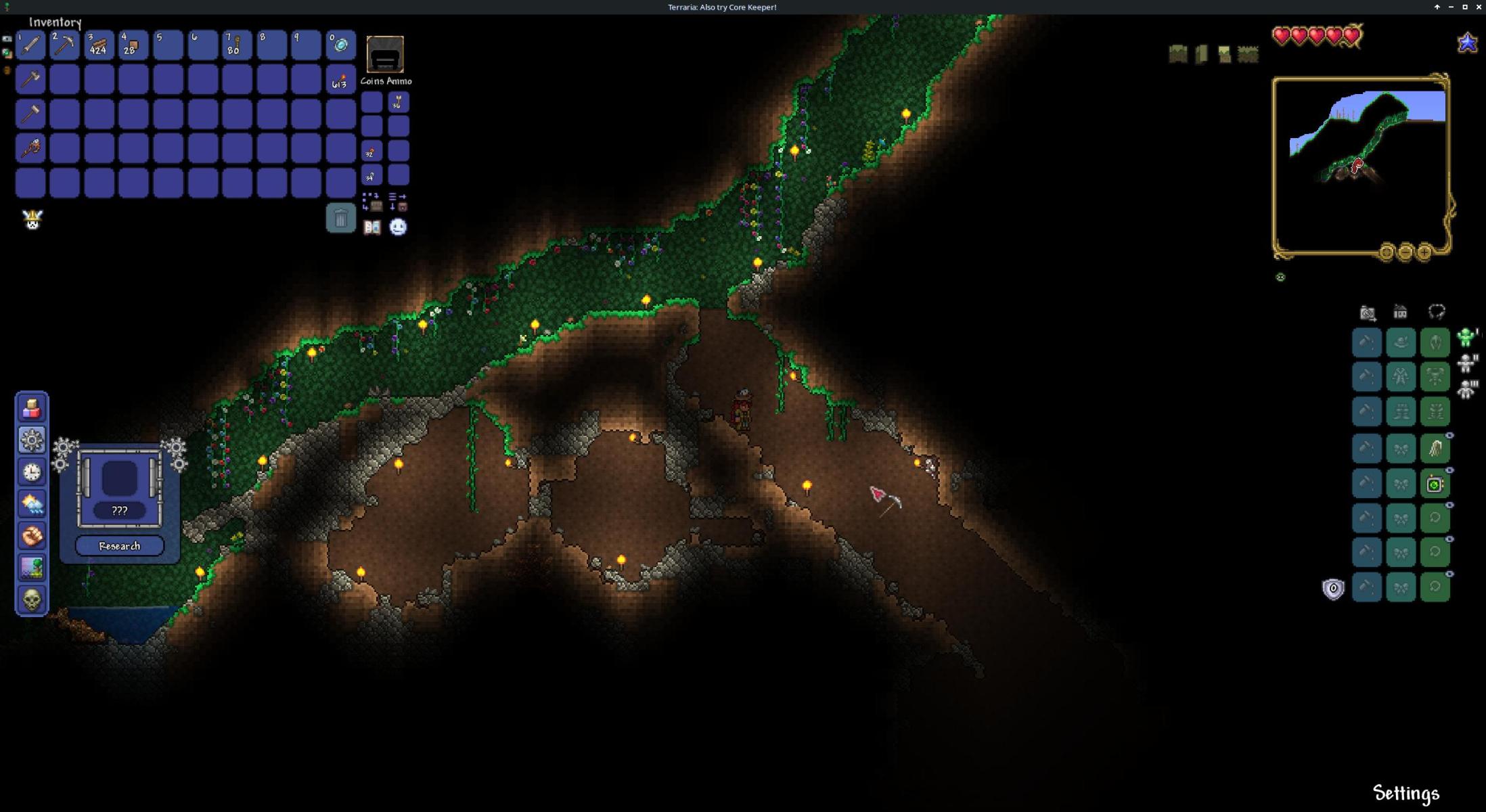Open the emote smiley face menu
This screenshot has height=812, width=1486.
398,227
